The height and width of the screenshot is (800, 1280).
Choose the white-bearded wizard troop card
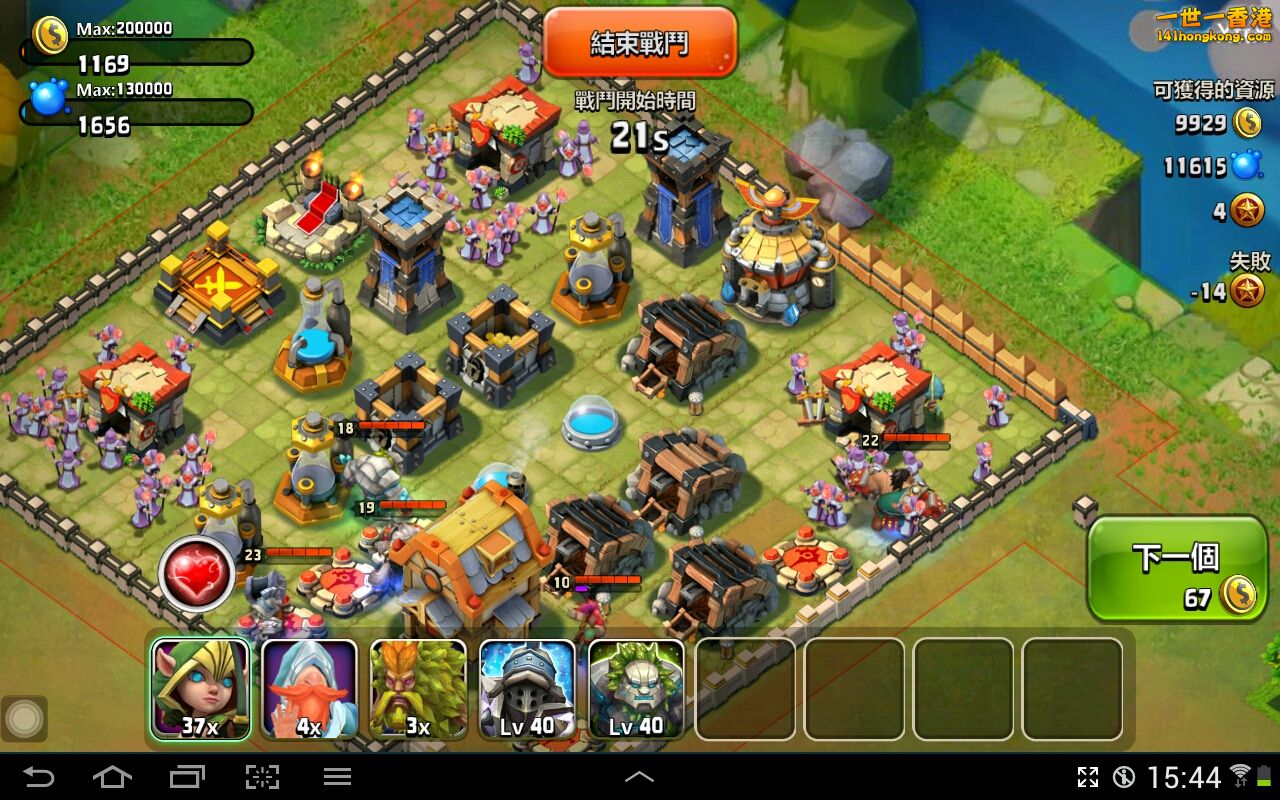[309, 689]
